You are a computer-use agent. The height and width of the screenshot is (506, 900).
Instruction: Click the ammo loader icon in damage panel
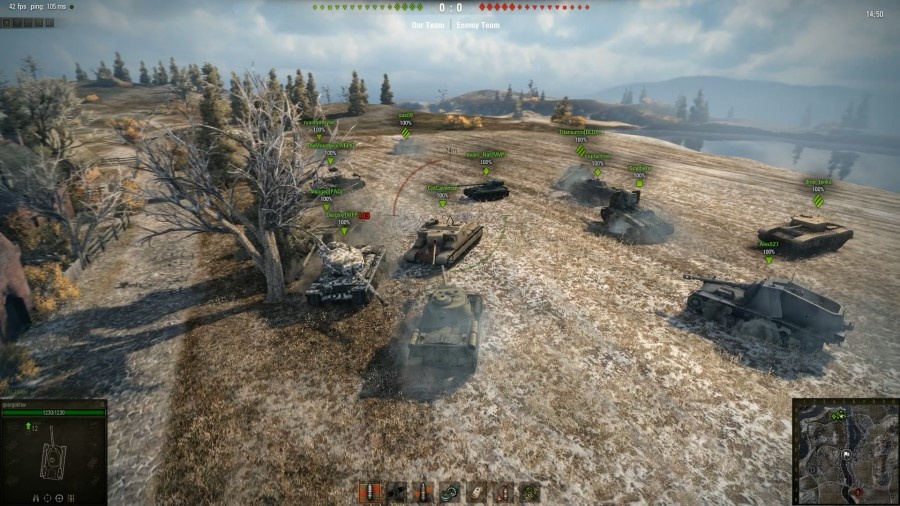71,497
